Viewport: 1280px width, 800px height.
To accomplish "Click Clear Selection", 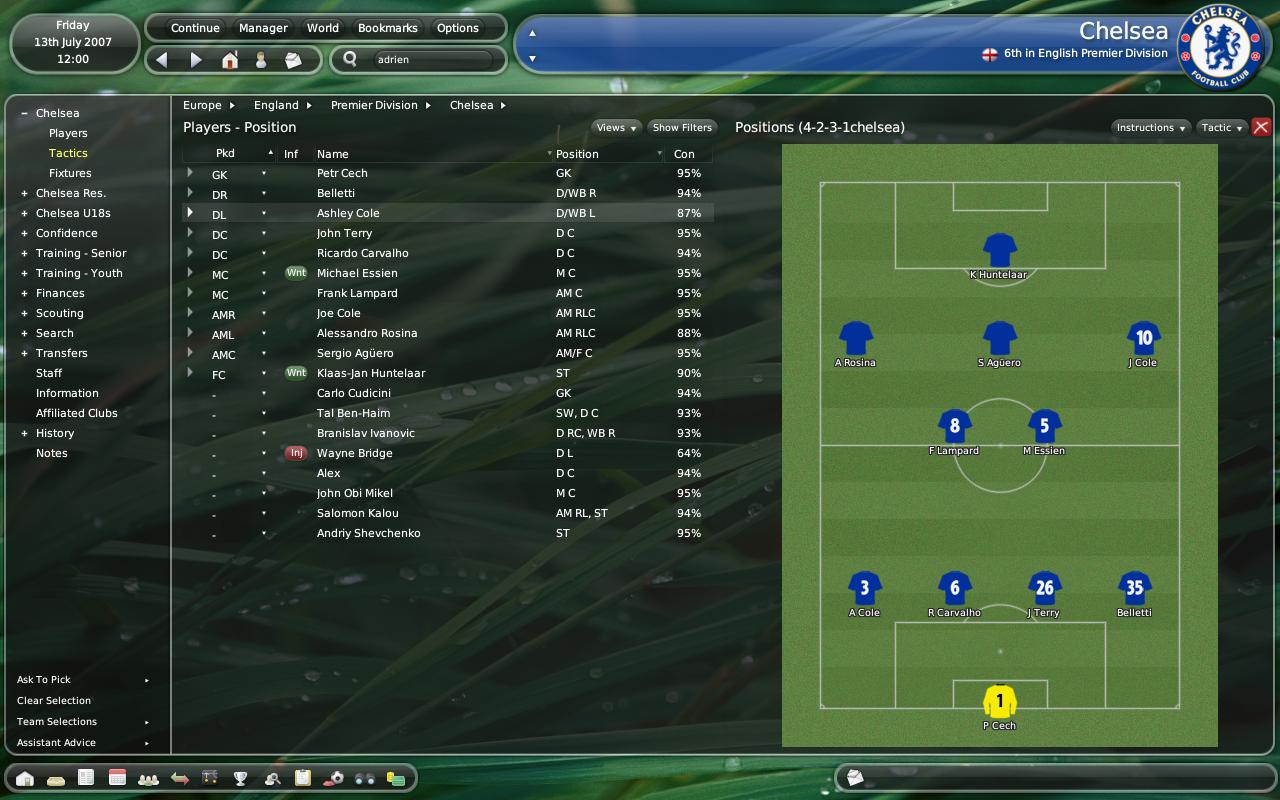I will tap(54, 701).
